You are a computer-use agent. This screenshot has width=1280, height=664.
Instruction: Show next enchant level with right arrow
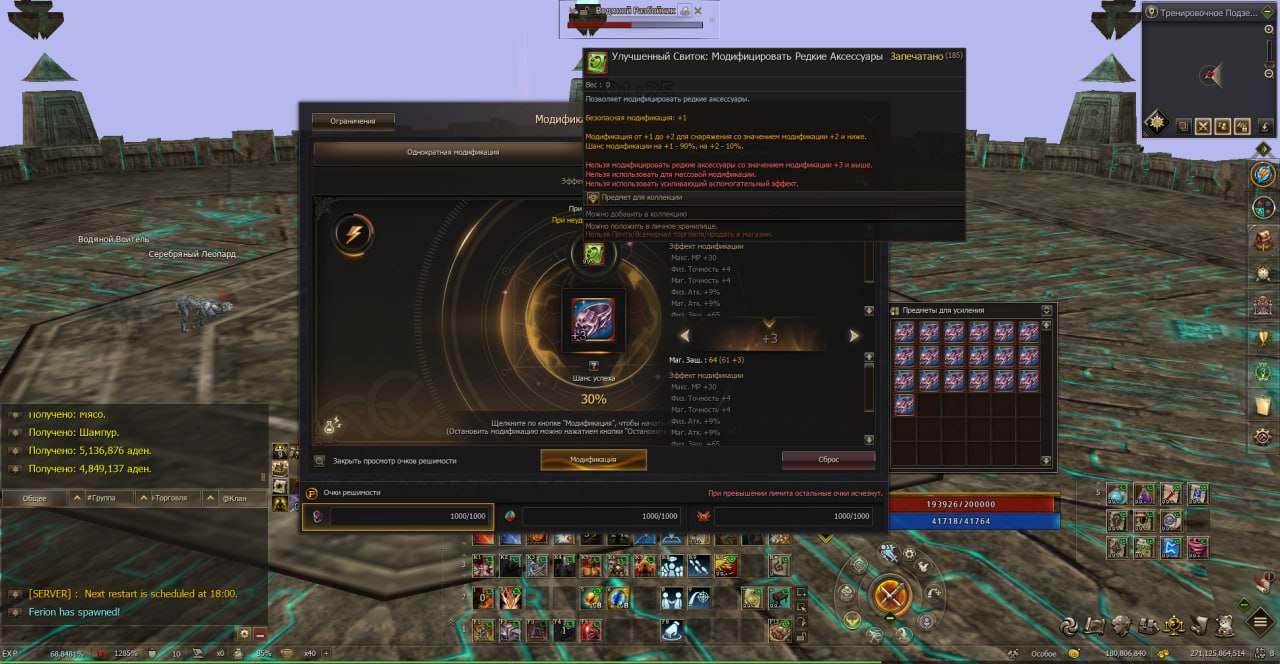[x=854, y=336]
